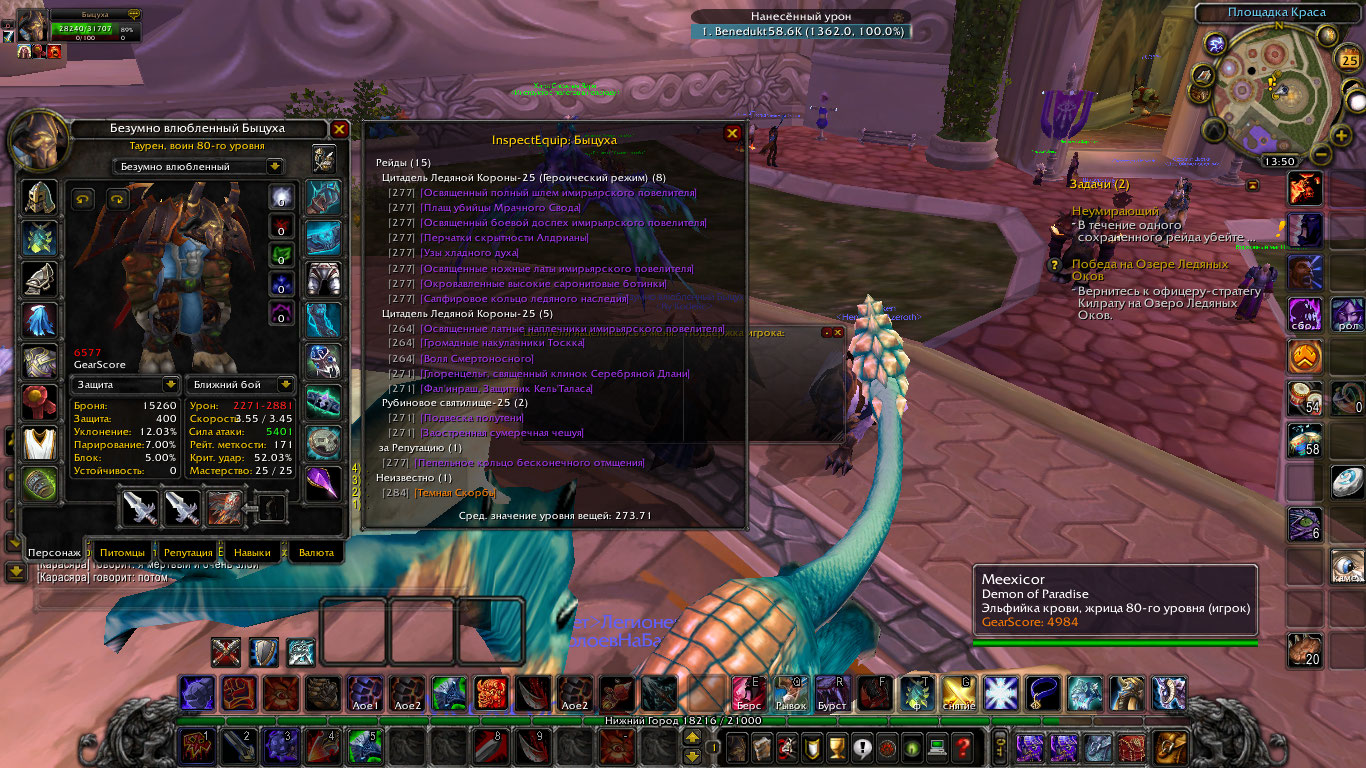Show the Навыки tab
Image resolution: width=1366 pixels, height=768 pixels.
253,552
